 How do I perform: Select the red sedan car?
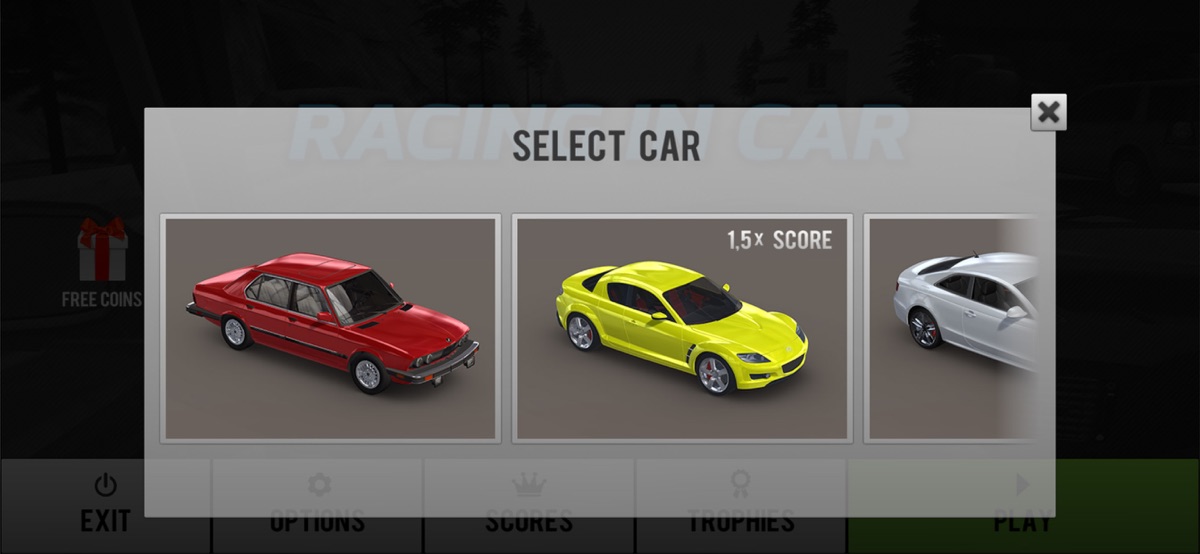click(x=330, y=327)
